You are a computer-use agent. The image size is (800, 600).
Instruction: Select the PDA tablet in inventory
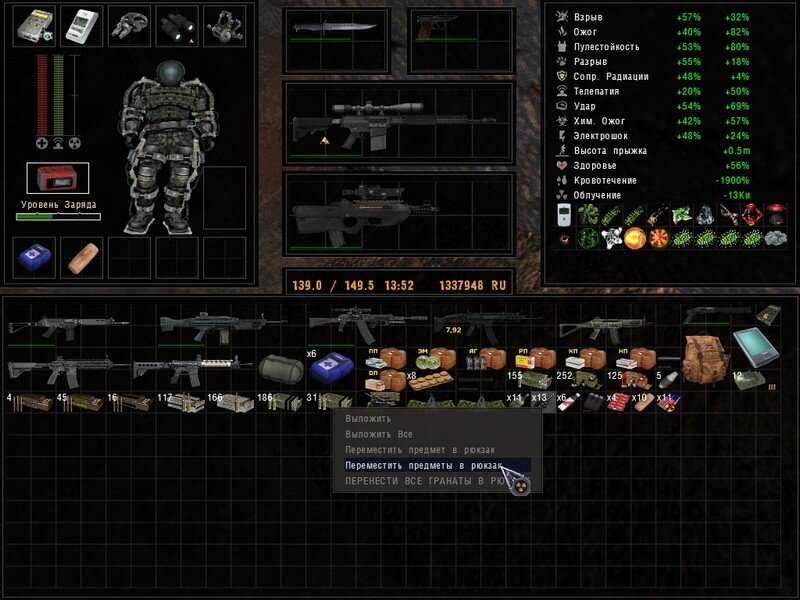coord(753,350)
